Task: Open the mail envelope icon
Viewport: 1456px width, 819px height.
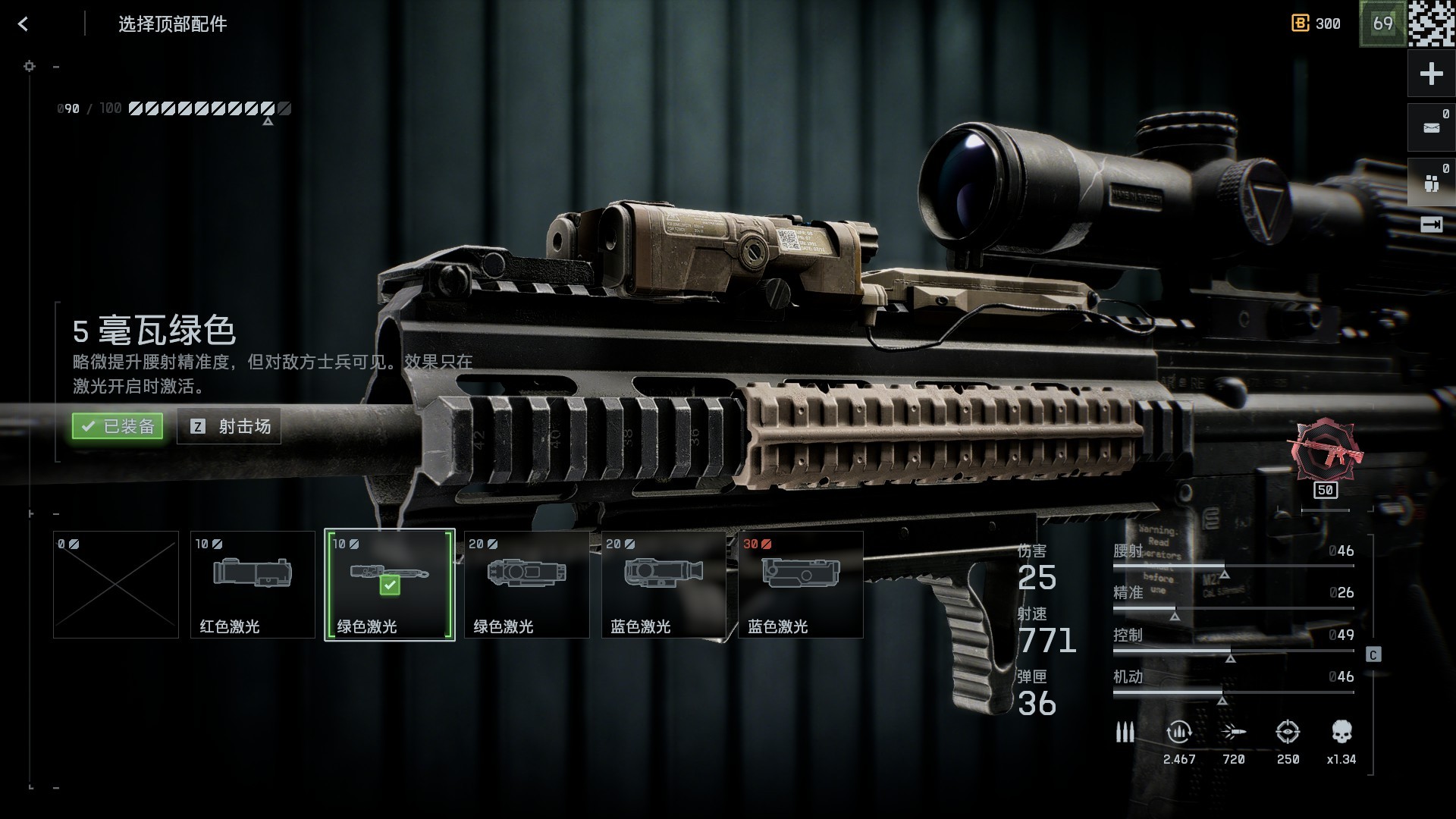Action: click(1431, 127)
